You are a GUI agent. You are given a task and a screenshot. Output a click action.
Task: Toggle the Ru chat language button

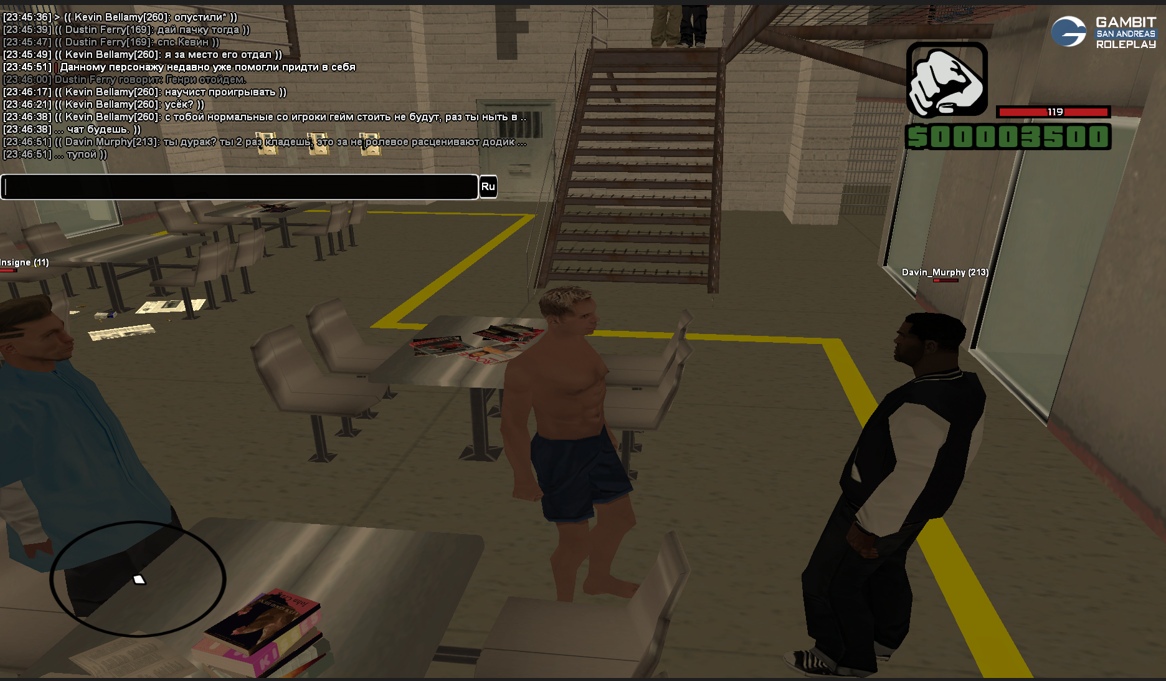(x=488, y=187)
